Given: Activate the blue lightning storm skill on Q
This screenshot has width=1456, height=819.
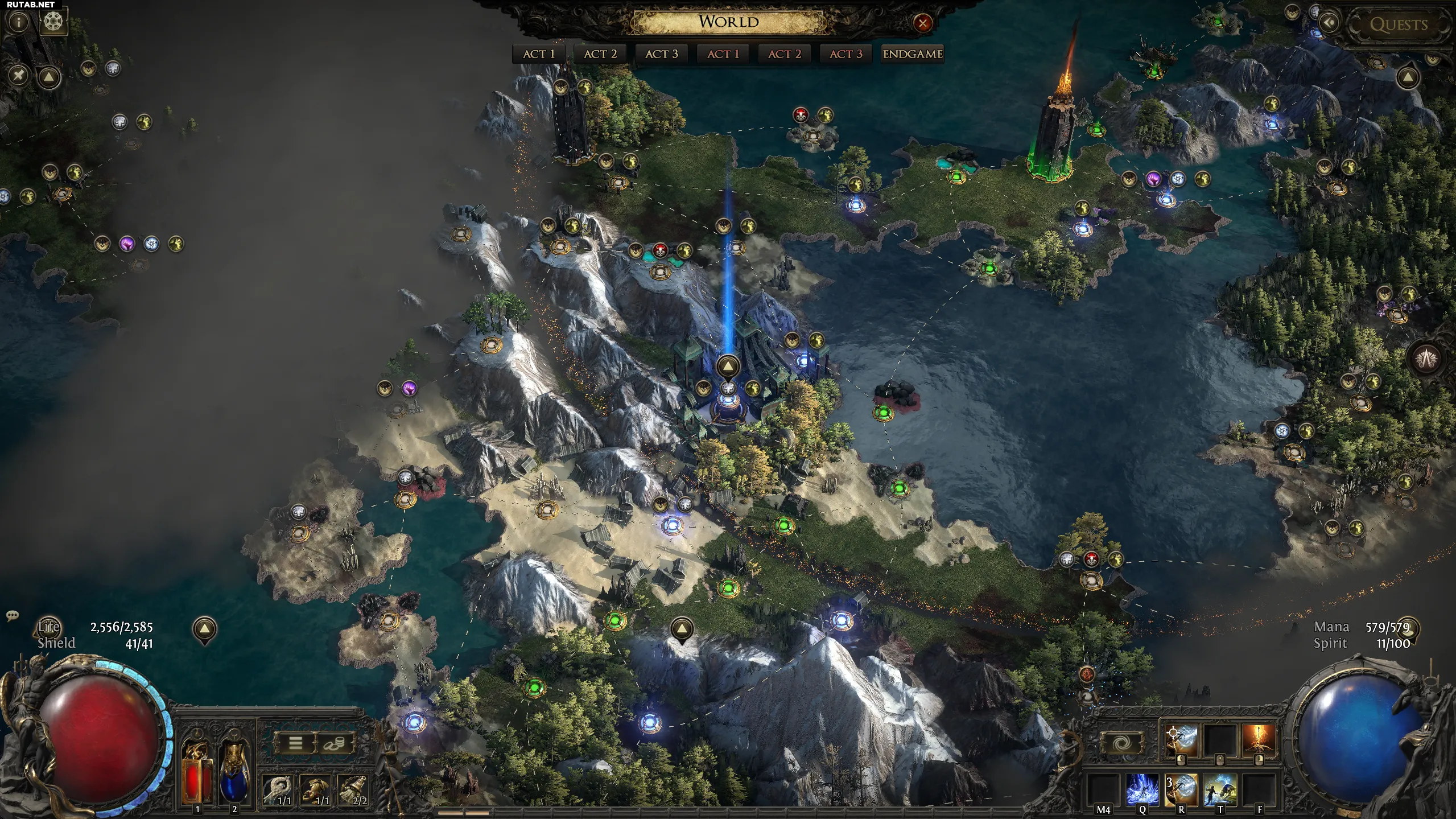Looking at the screenshot, I should coord(1142,789).
